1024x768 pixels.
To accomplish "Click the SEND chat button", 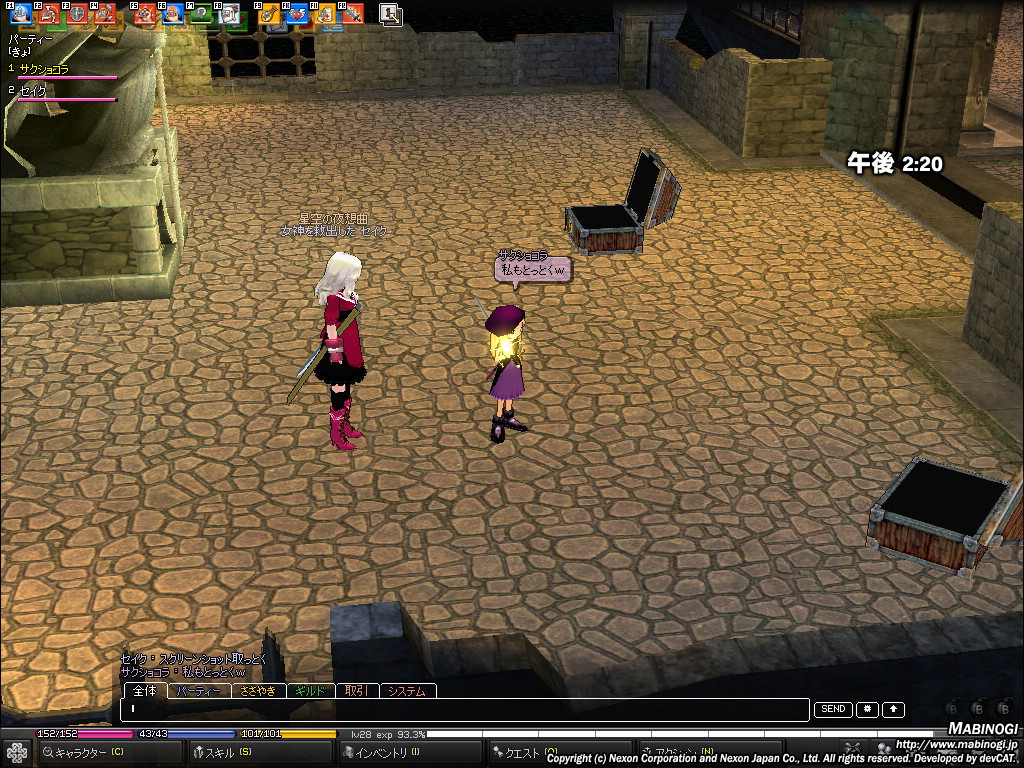I will (x=833, y=709).
